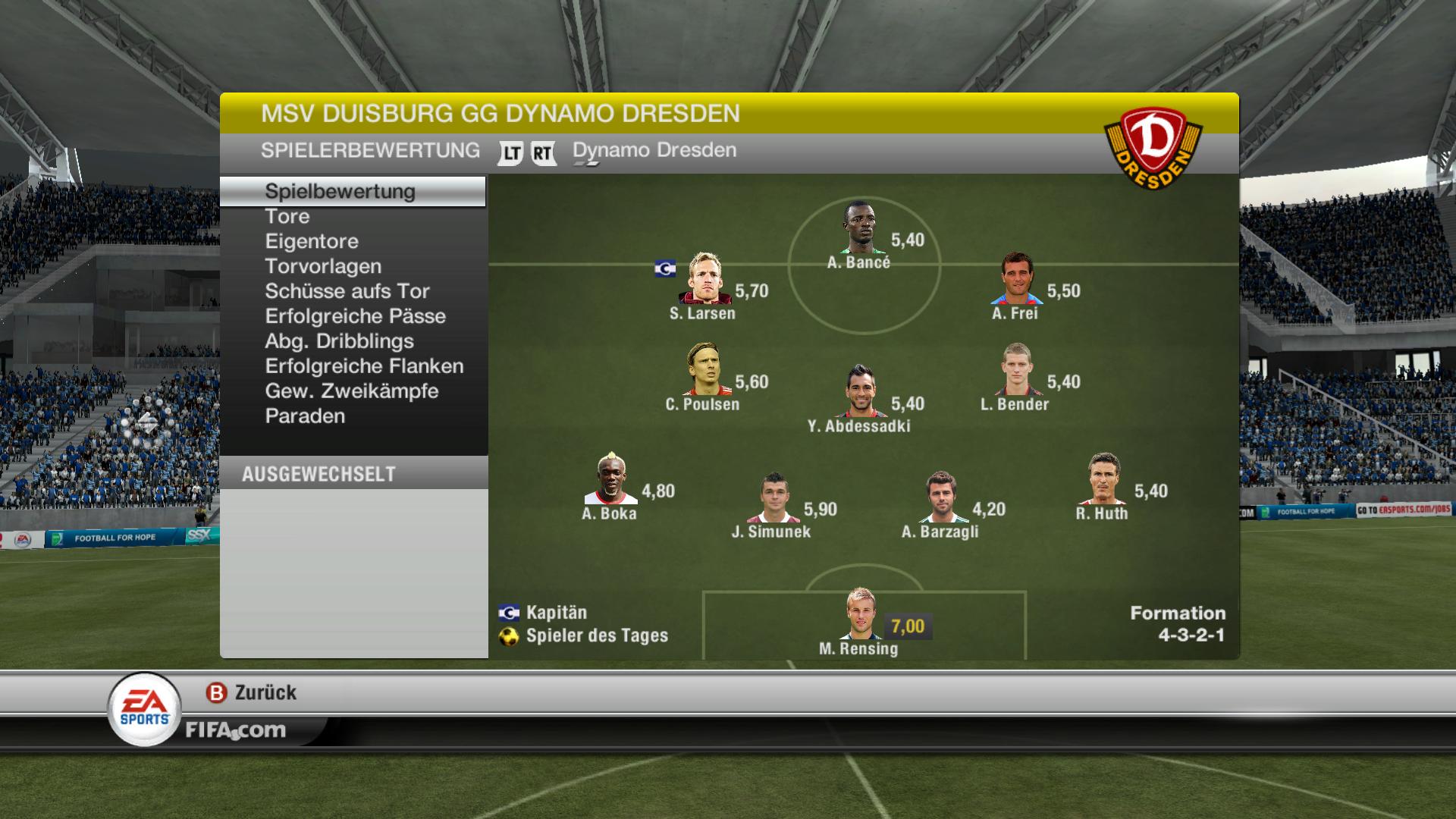
Task: Pick C. Poulsen's player portrait
Action: [704, 369]
